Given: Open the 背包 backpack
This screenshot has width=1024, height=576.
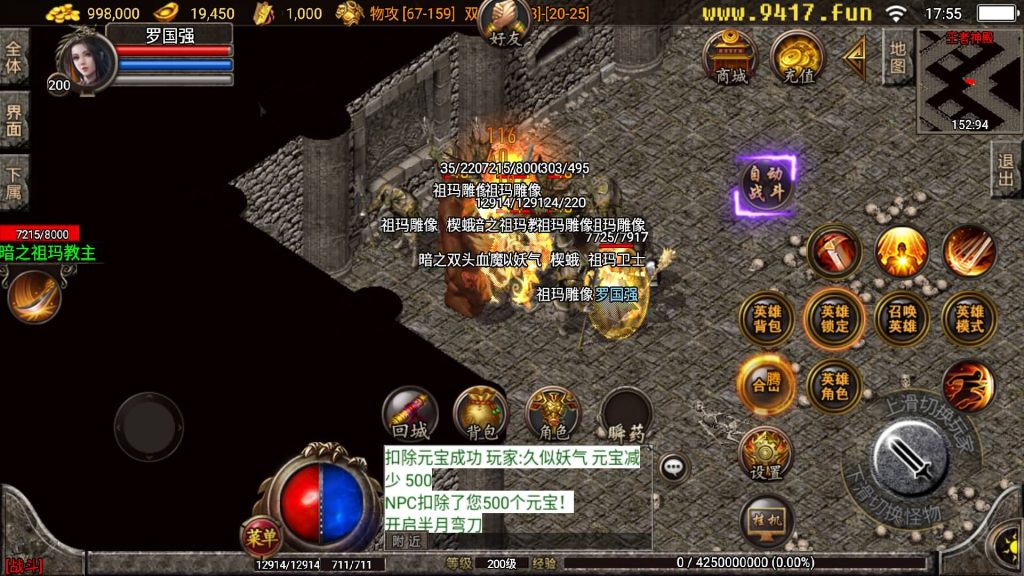Looking at the screenshot, I should coord(481,414).
